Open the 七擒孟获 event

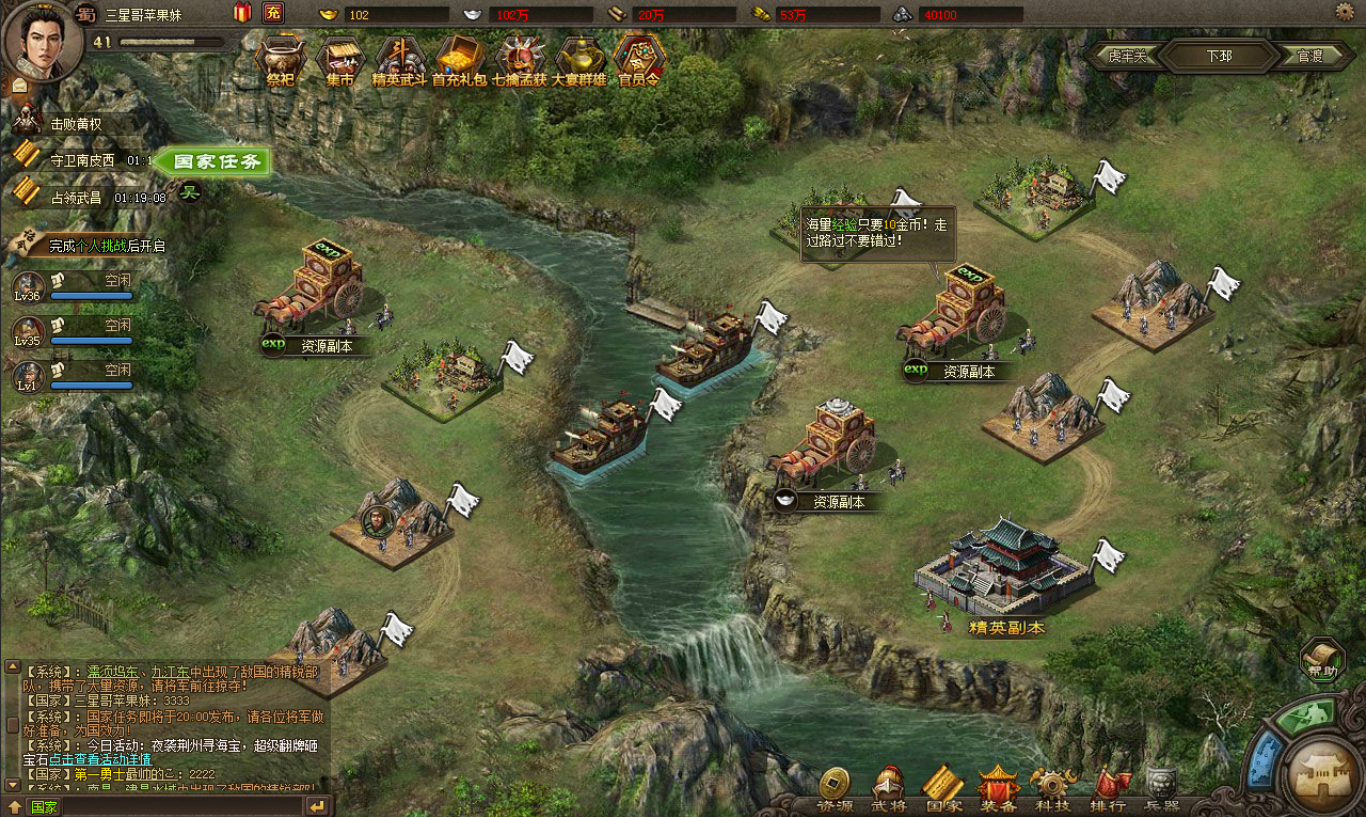click(519, 60)
